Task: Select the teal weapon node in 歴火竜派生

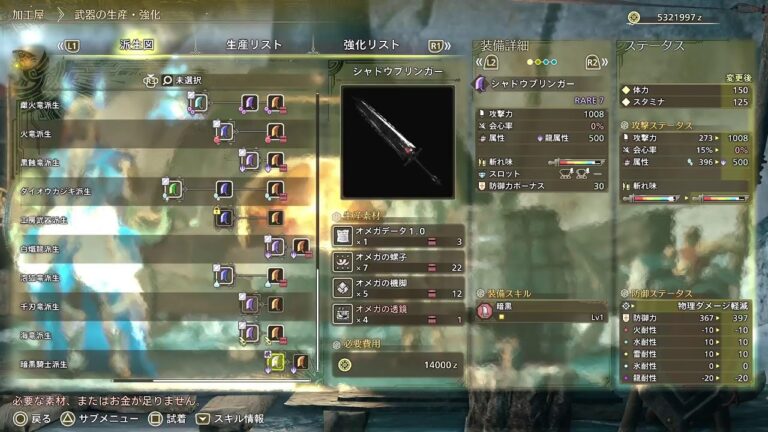Action: point(199,102)
